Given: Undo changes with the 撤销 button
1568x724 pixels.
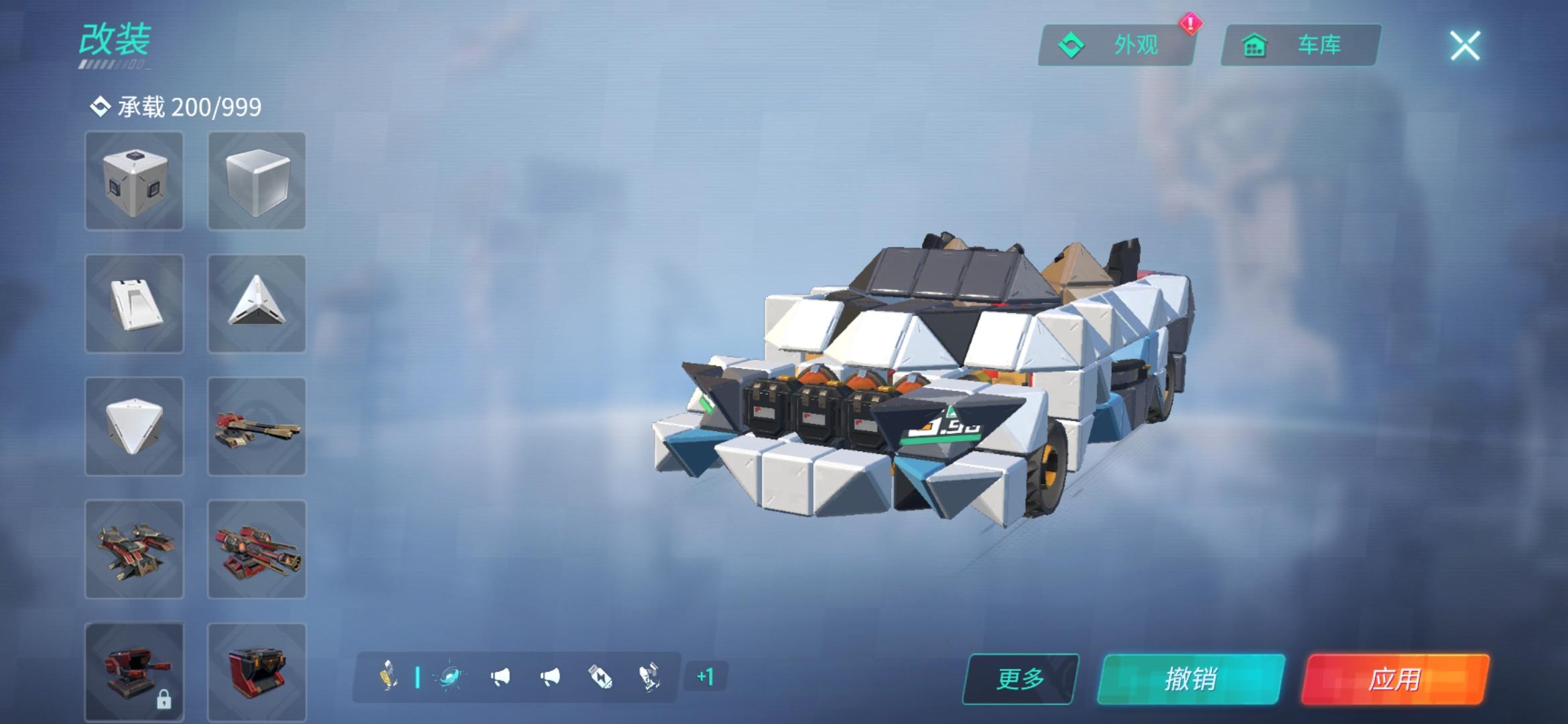Looking at the screenshot, I should point(1191,679).
